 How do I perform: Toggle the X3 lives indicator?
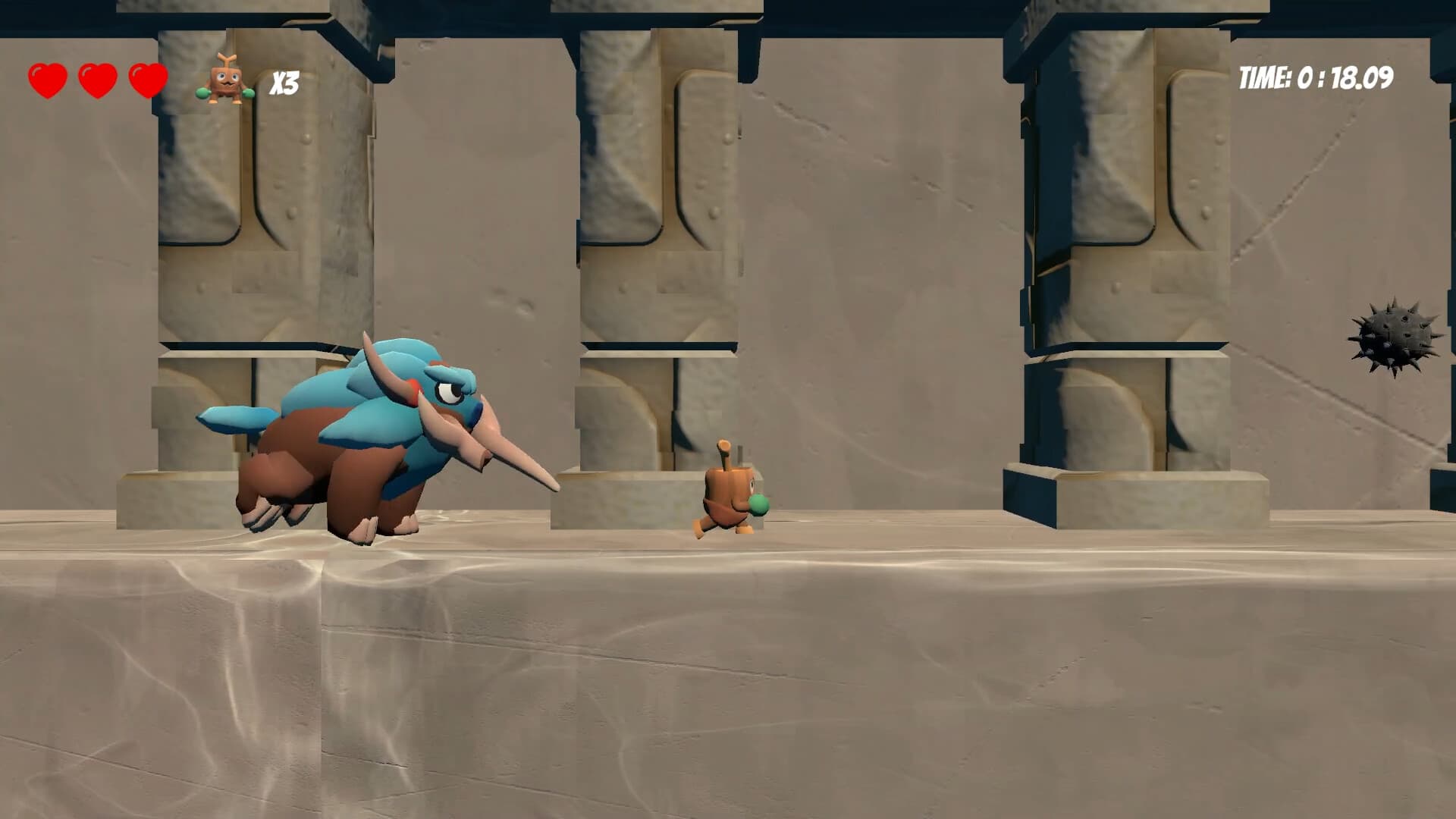tap(287, 81)
